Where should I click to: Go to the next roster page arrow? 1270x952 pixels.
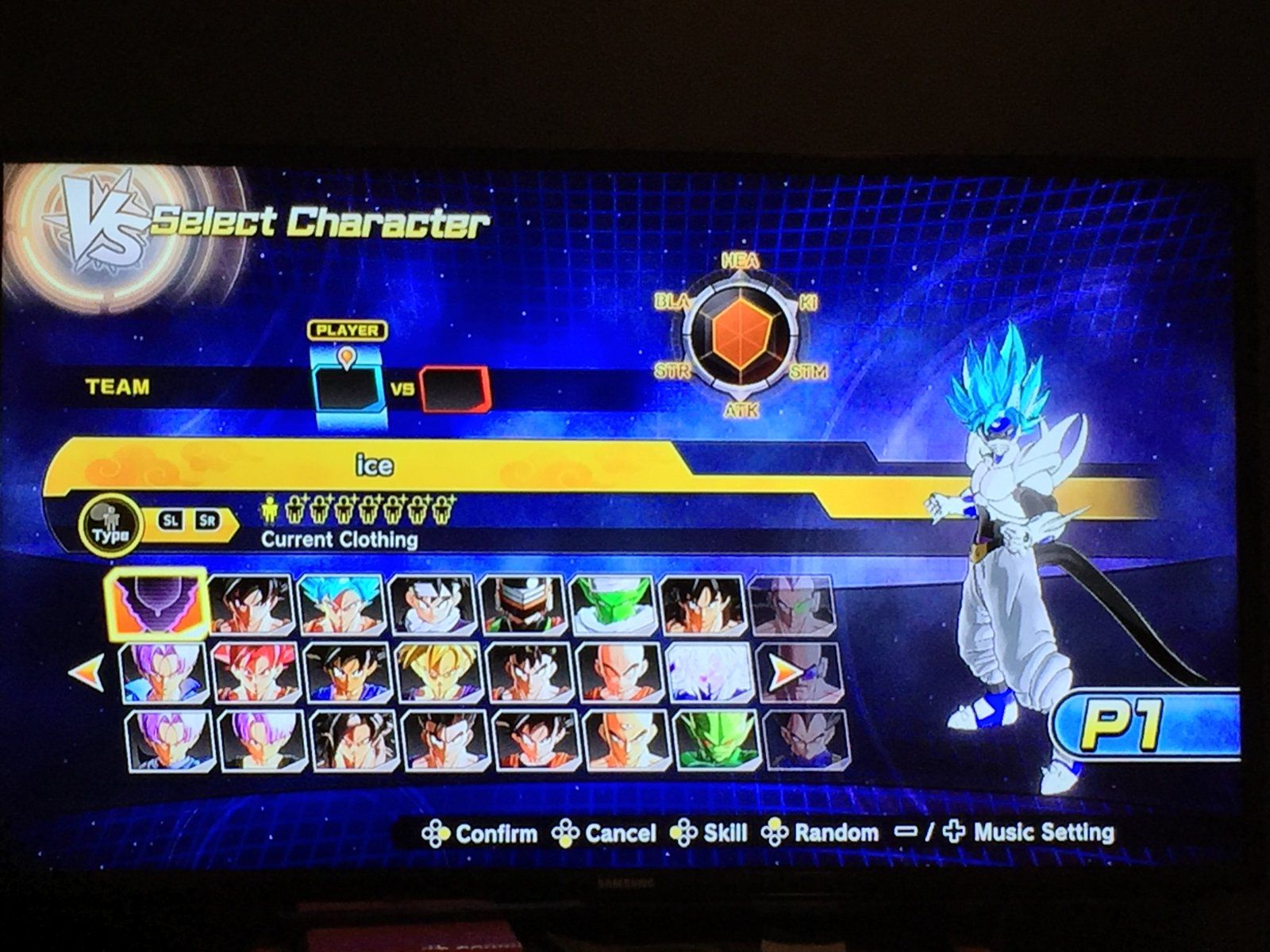click(x=786, y=673)
